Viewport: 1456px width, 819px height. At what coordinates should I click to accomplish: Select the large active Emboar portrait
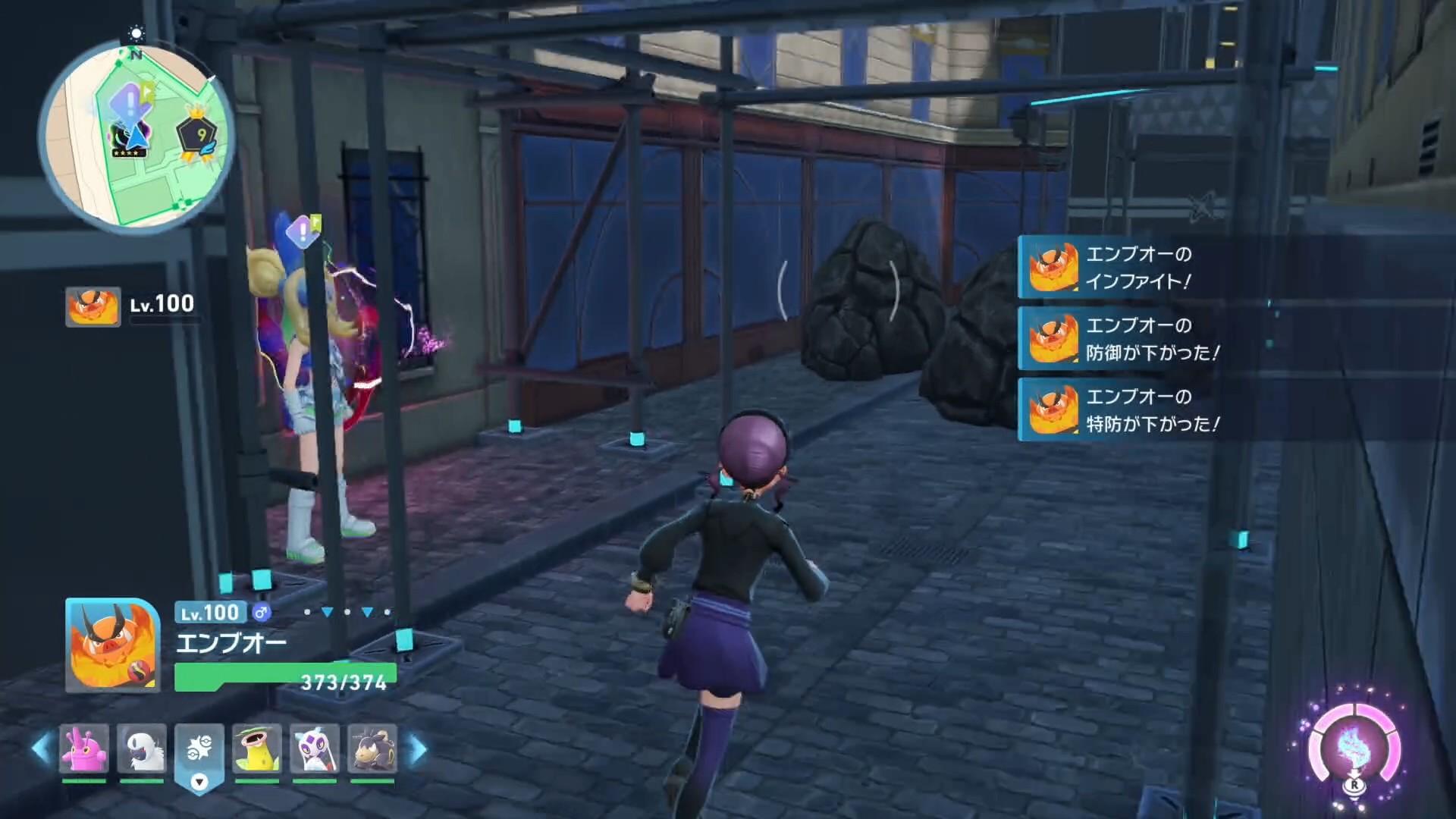point(112,645)
